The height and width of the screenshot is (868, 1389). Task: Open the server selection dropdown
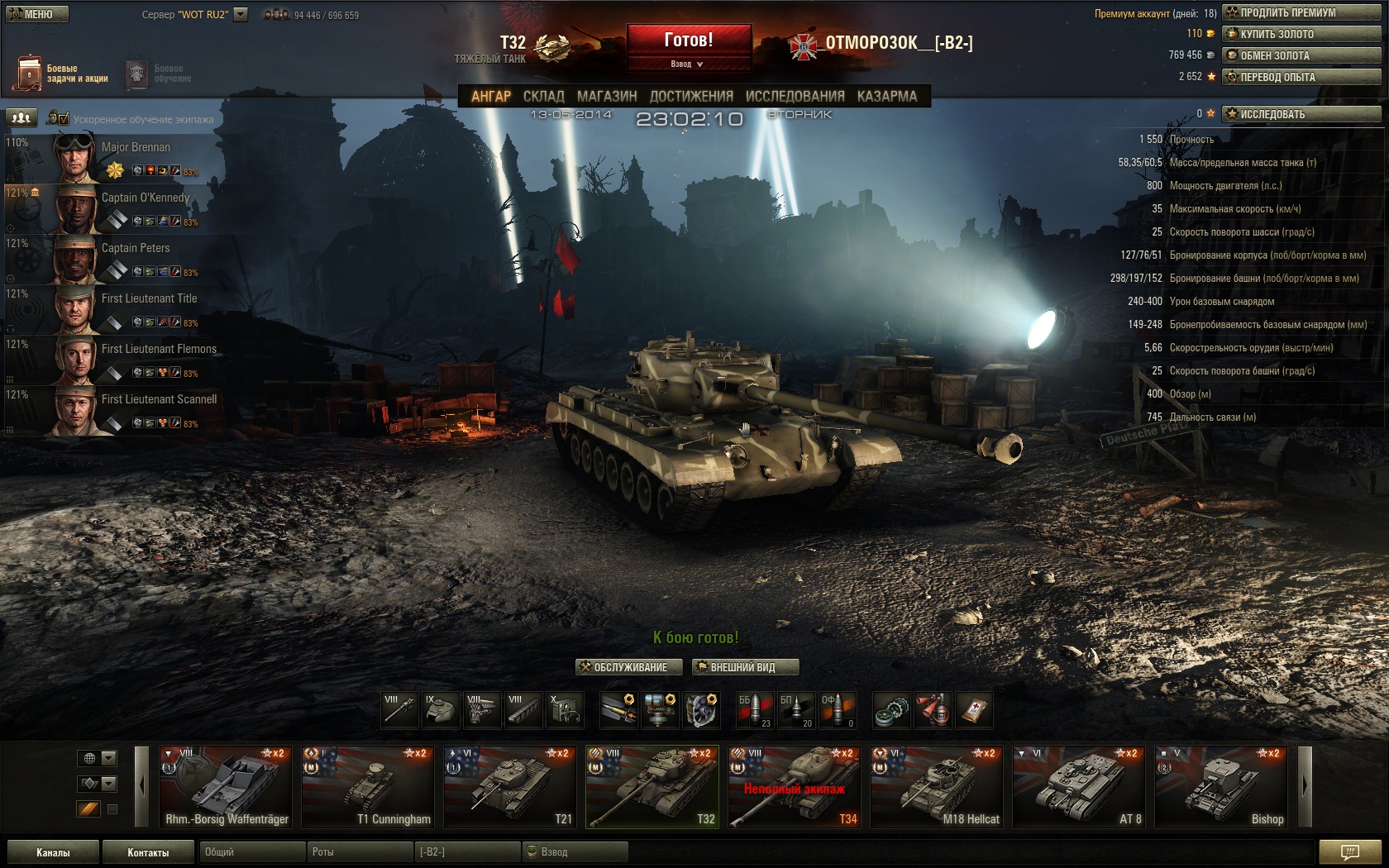(241, 14)
